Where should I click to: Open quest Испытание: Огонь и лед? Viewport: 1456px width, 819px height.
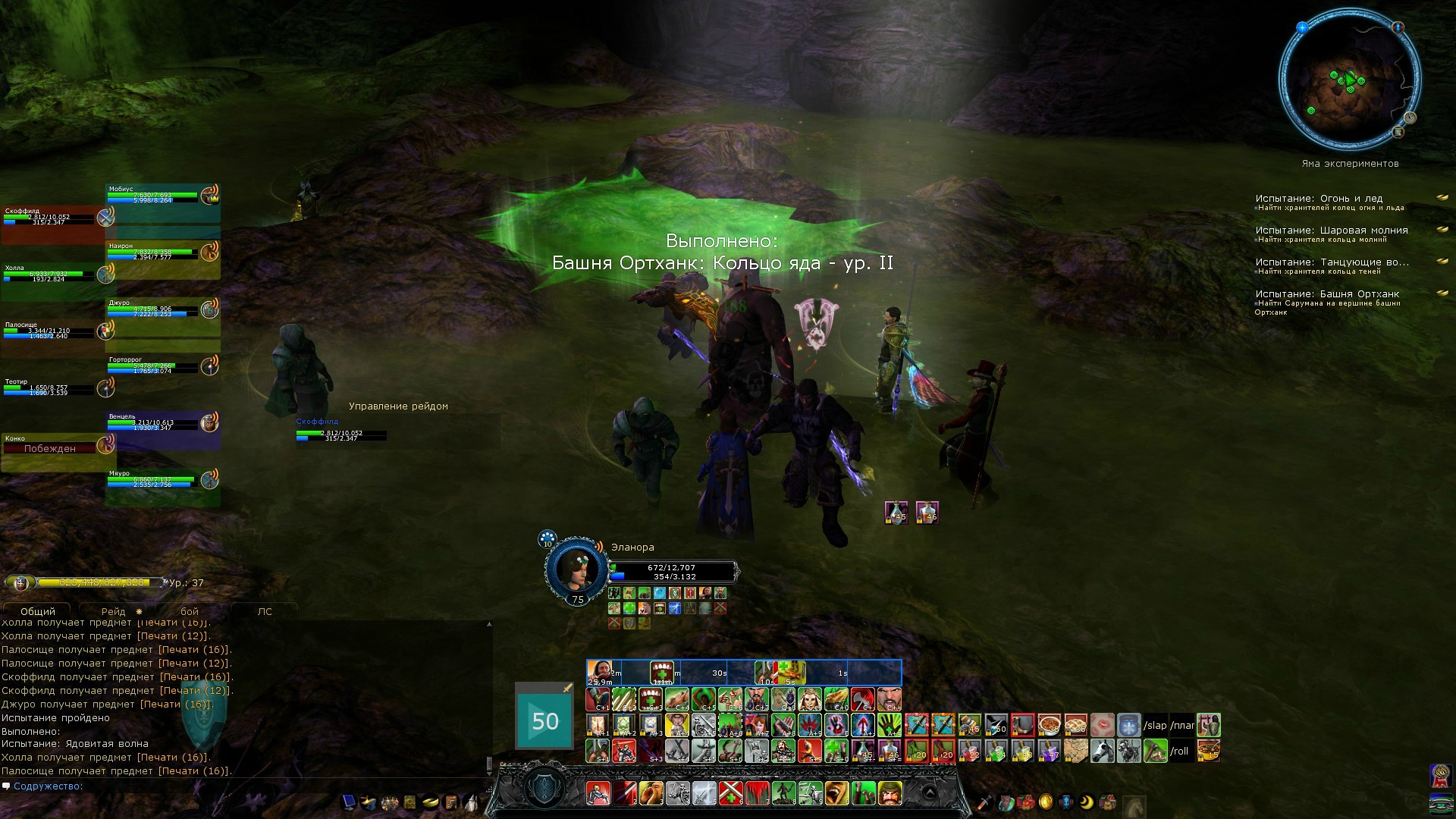[1319, 199]
